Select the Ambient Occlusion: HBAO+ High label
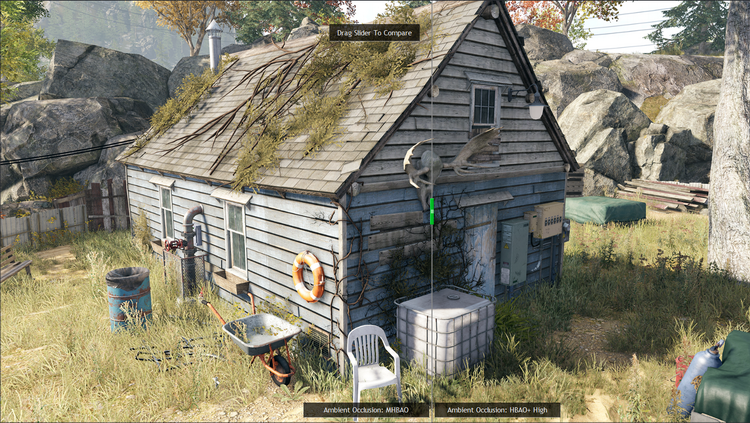750x423 pixels. click(x=497, y=409)
